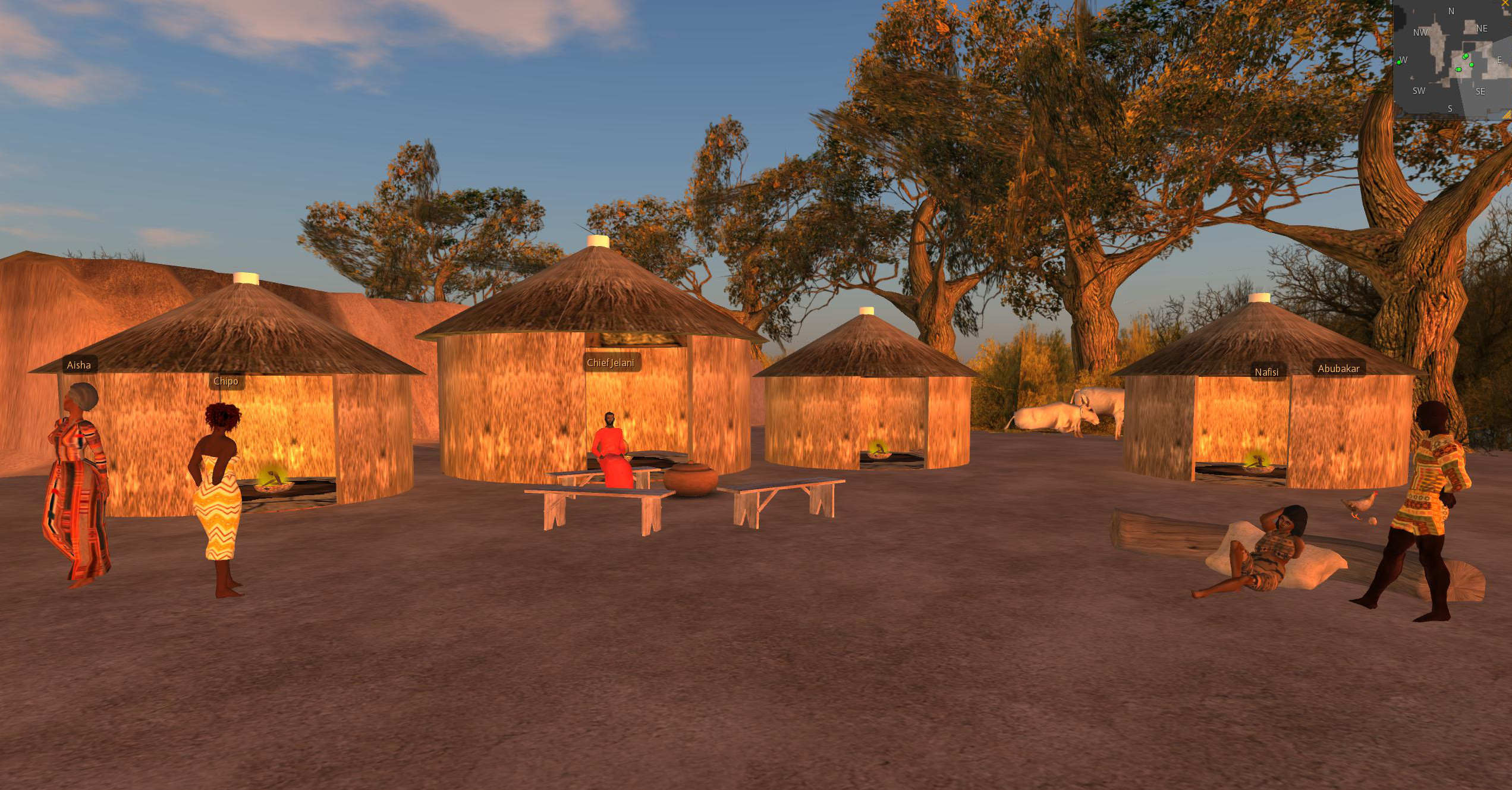The height and width of the screenshot is (790, 1512).
Task: Click the Aisha name tag
Action: [78, 365]
